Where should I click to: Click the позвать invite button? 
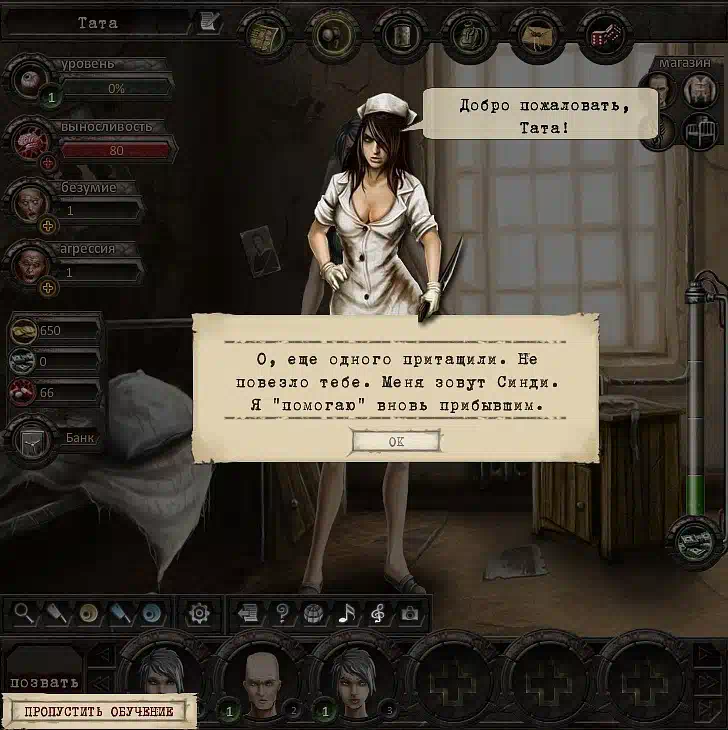tap(44, 683)
